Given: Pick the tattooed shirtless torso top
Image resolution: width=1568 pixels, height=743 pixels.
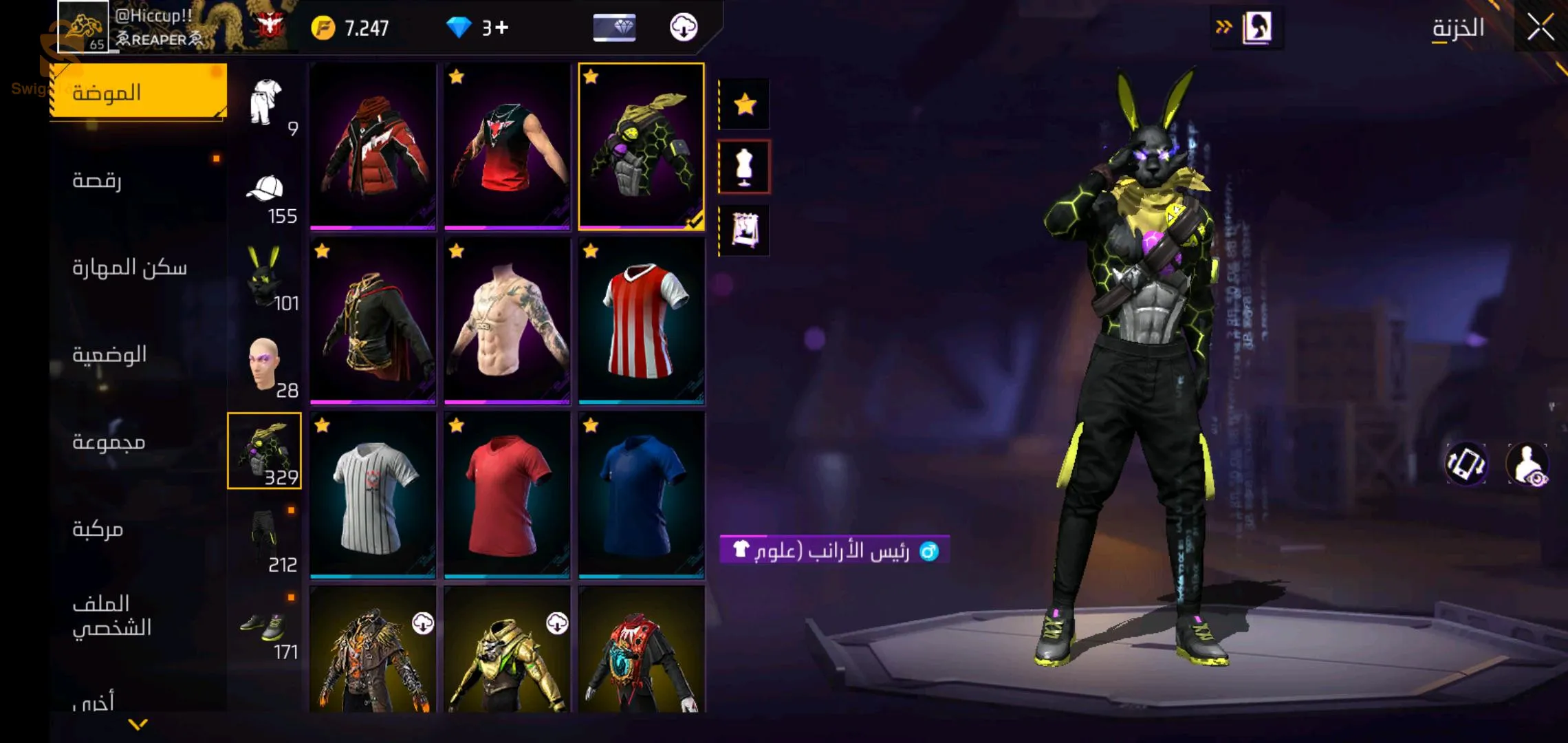Looking at the screenshot, I should point(507,321).
